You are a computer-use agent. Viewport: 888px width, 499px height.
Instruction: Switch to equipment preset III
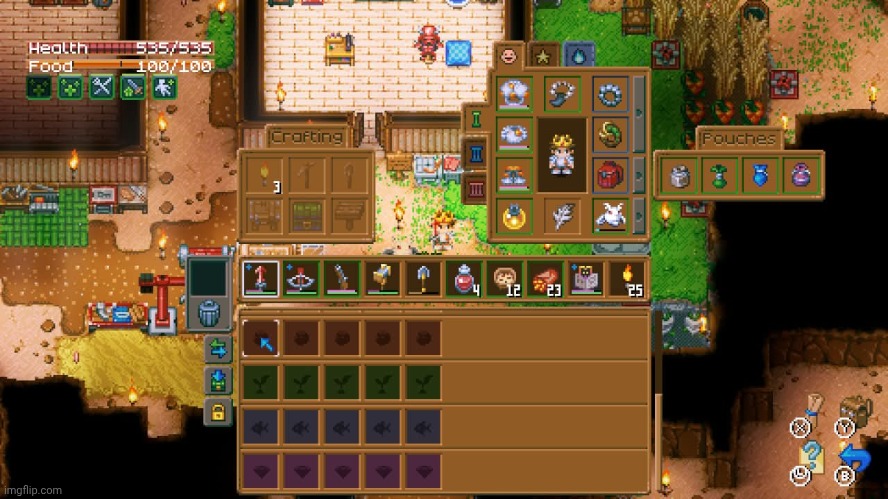click(476, 187)
